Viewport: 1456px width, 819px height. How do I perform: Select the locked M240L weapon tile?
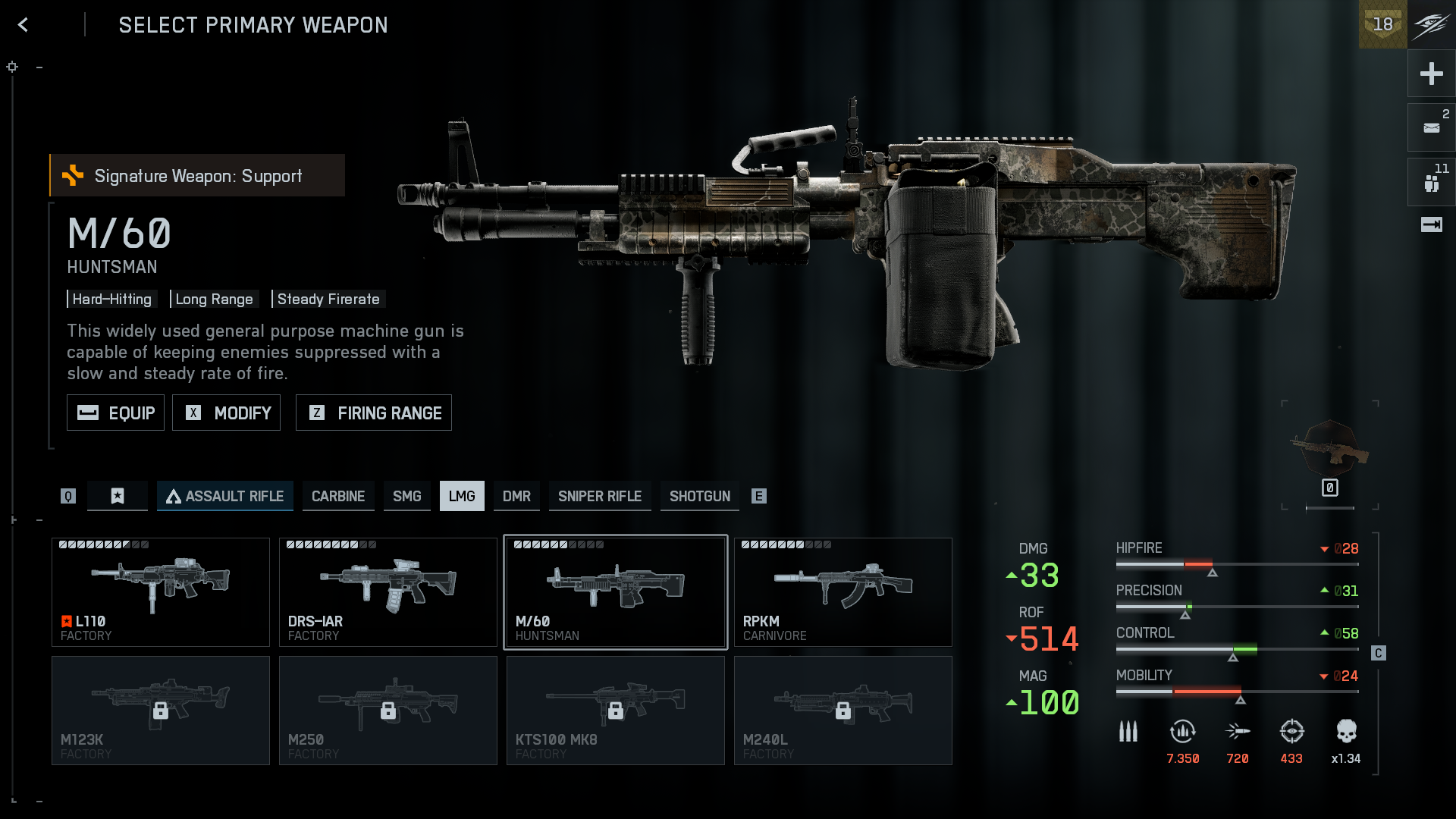(843, 711)
